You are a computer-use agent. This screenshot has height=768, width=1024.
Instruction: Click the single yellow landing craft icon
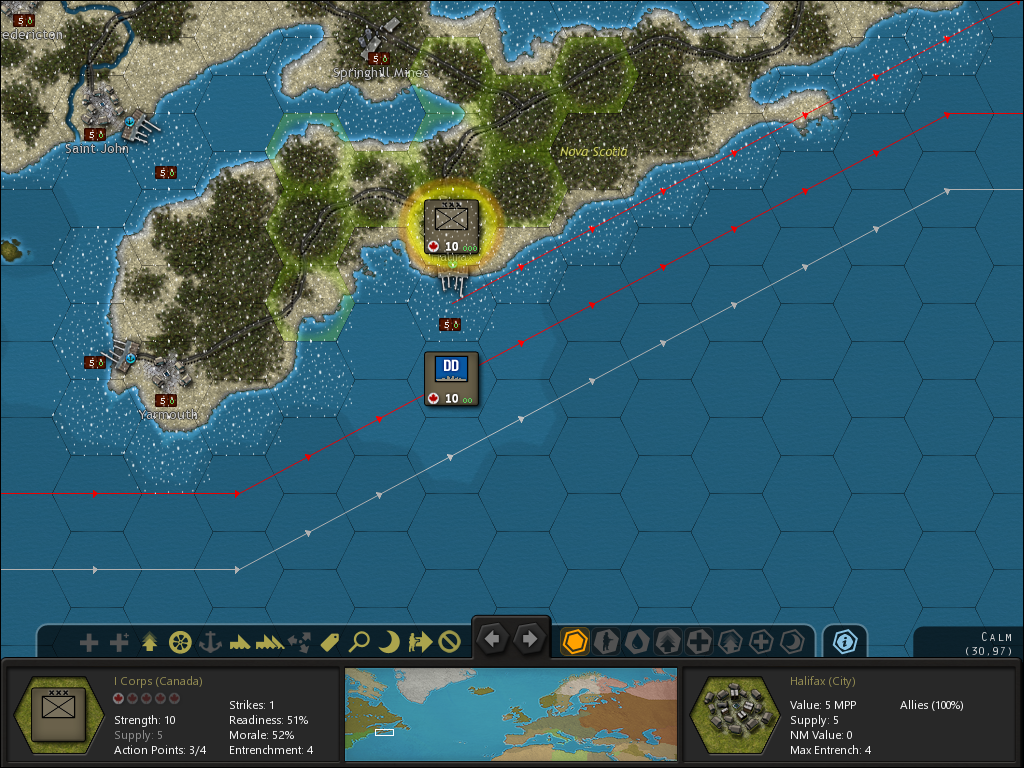click(240, 642)
